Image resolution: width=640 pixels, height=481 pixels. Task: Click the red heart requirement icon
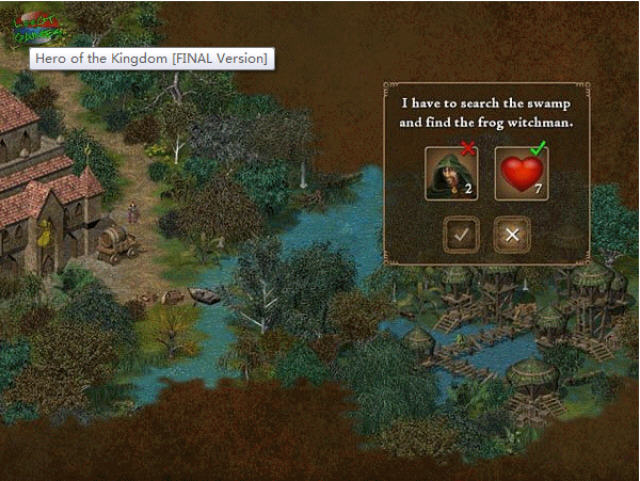click(521, 173)
